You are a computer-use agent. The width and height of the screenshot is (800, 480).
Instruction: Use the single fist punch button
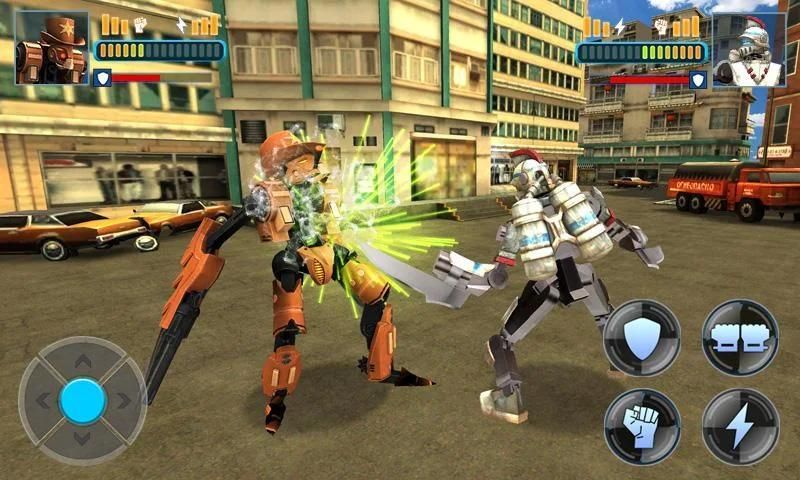click(642, 427)
